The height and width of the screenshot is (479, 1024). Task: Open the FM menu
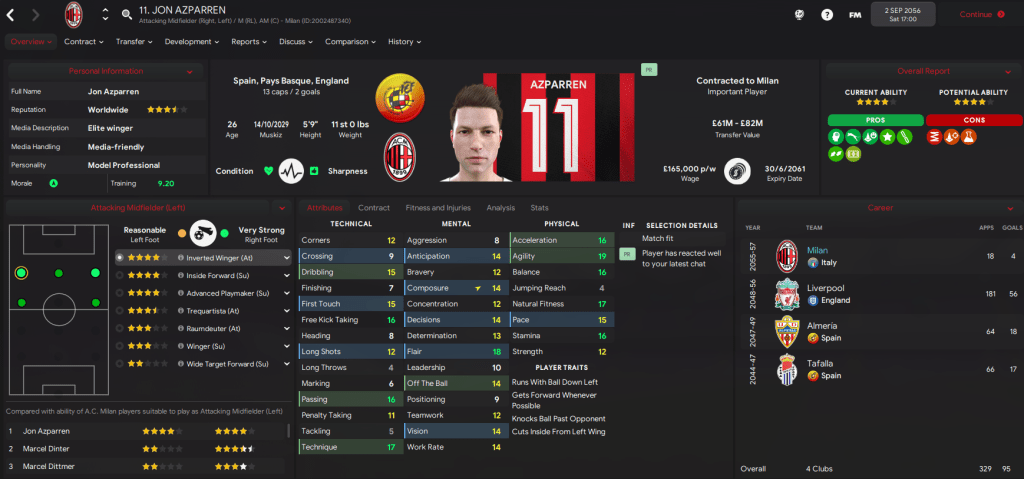click(x=855, y=14)
